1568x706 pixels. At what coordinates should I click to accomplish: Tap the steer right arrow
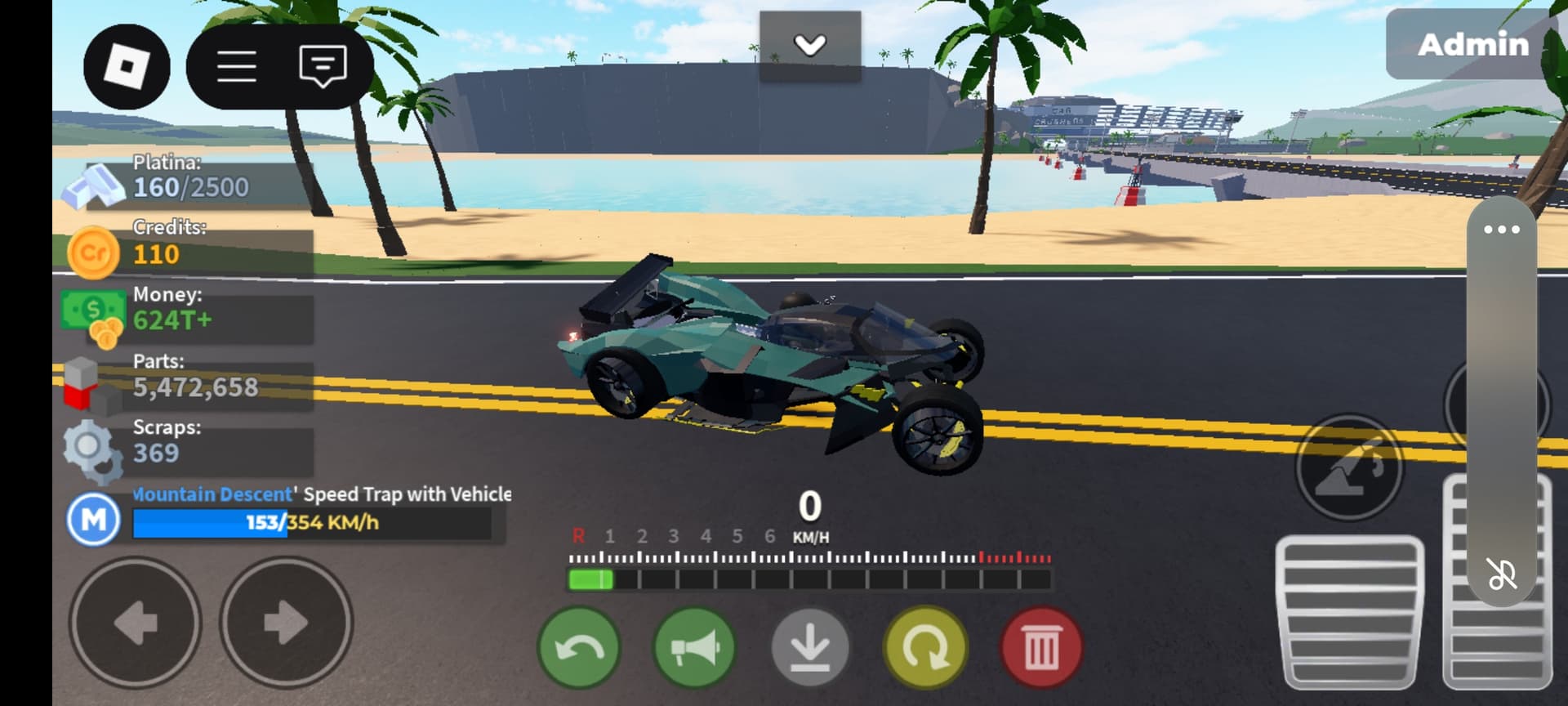coord(286,623)
